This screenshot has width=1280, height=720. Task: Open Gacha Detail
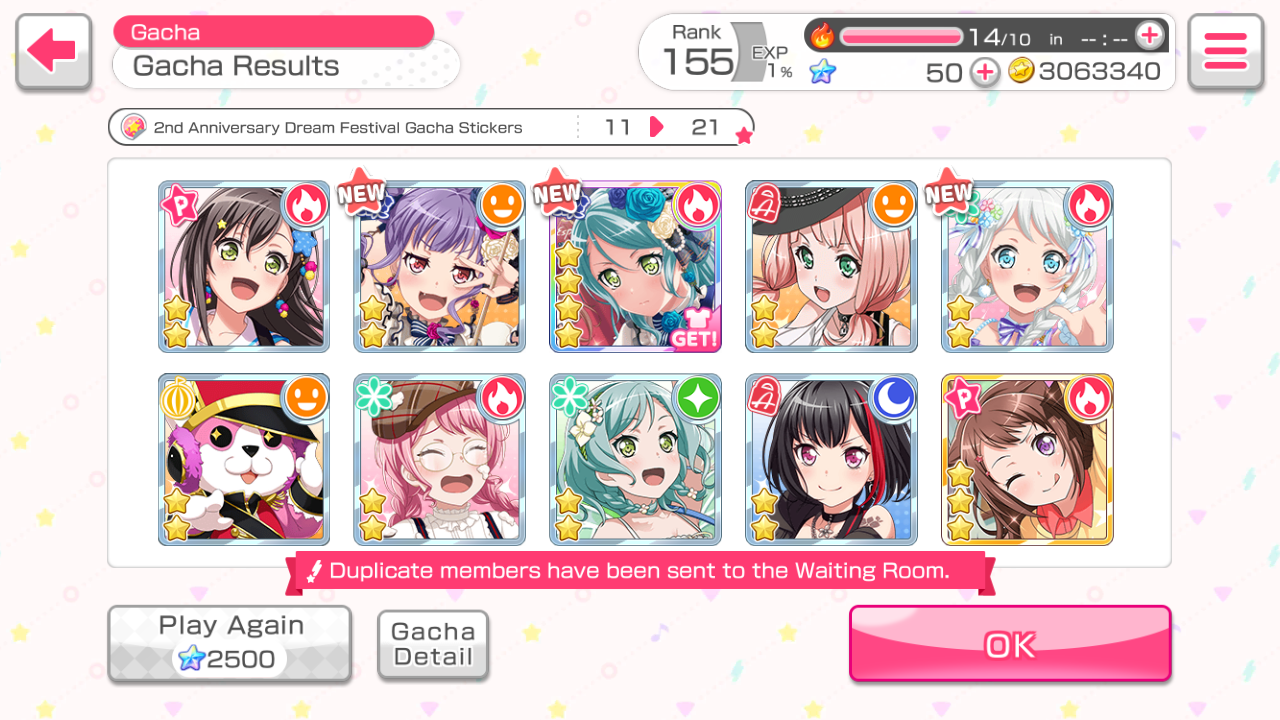coord(433,645)
